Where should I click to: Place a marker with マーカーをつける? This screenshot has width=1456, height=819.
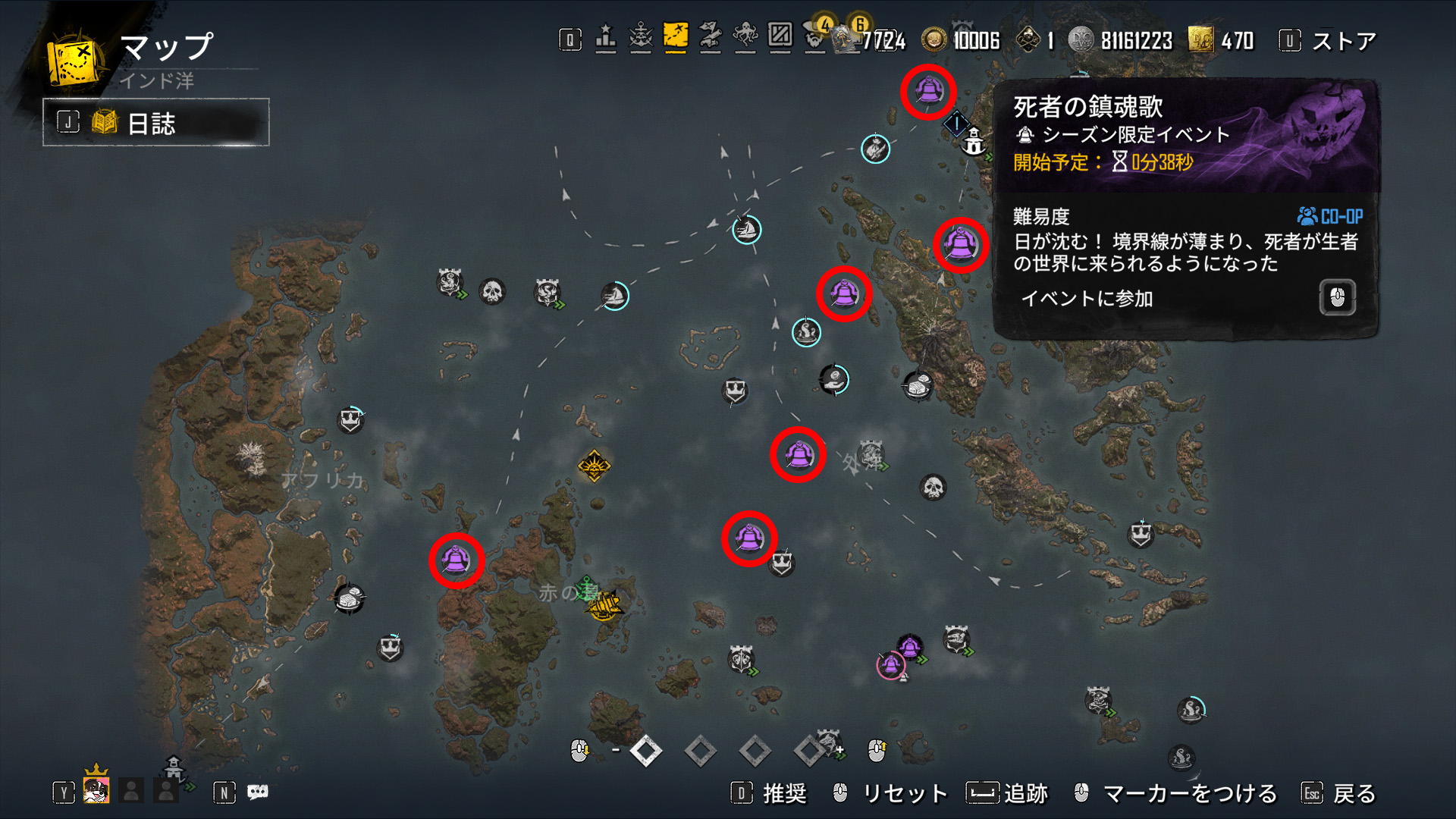(1189, 793)
